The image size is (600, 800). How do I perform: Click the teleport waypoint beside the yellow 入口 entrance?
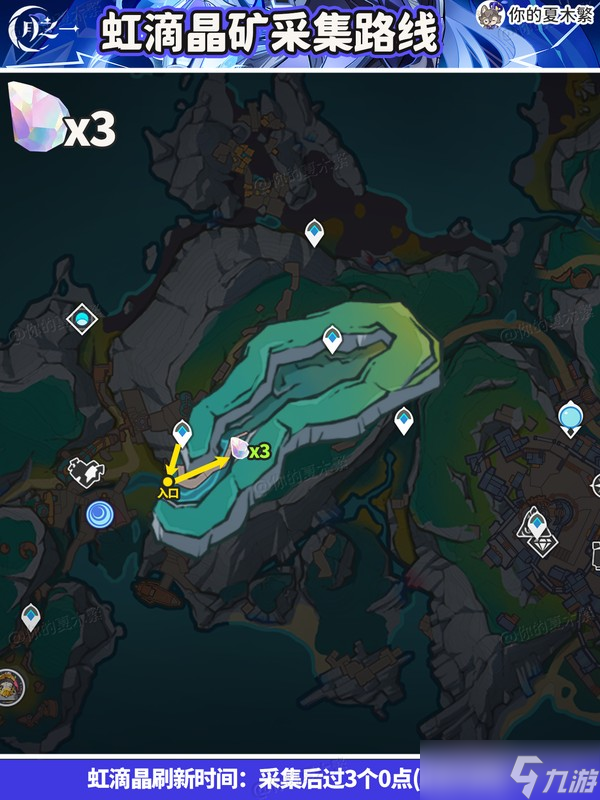pyautogui.click(x=182, y=434)
